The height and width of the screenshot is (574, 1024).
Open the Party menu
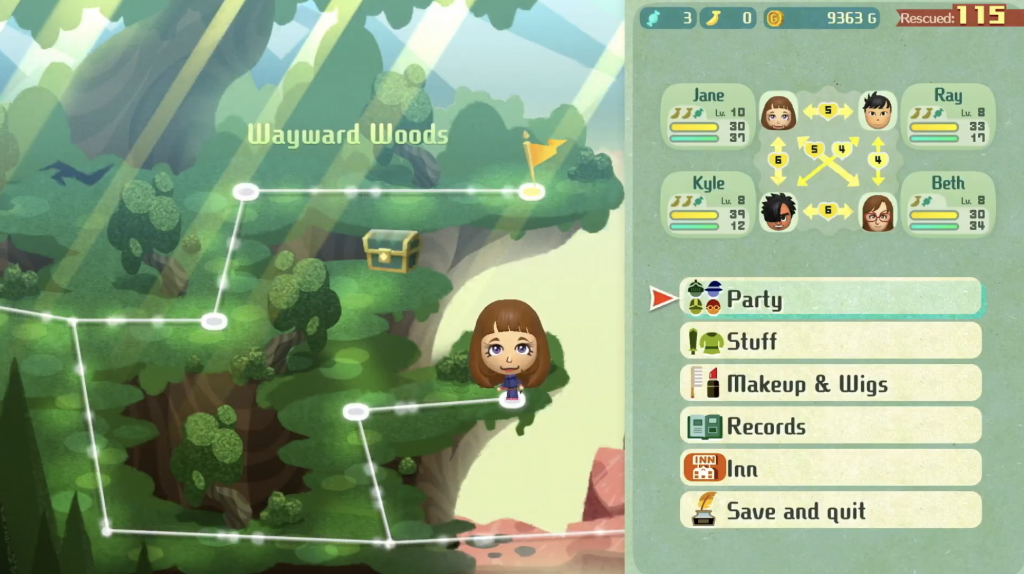[830, 298]
